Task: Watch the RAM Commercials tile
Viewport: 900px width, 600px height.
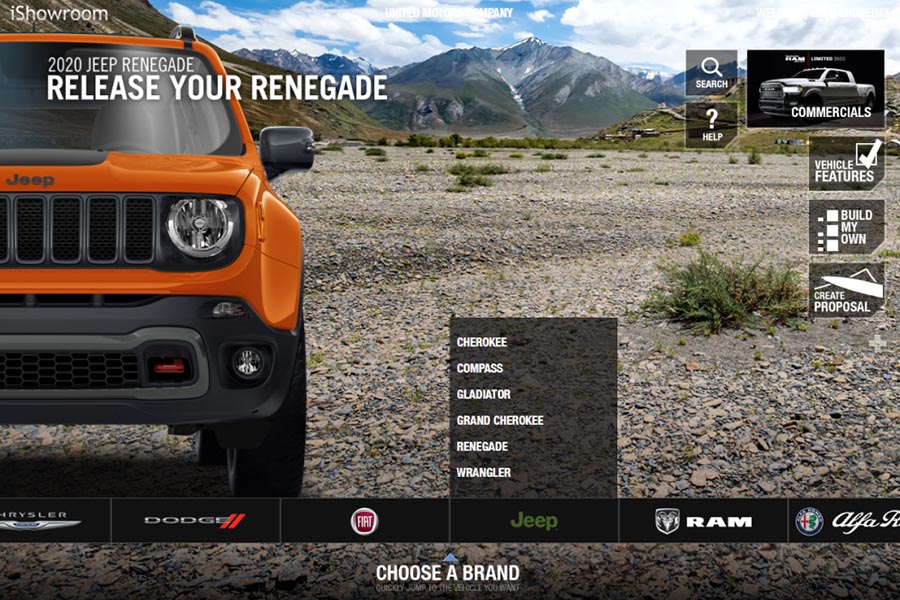Action: [x=816, y=88]
